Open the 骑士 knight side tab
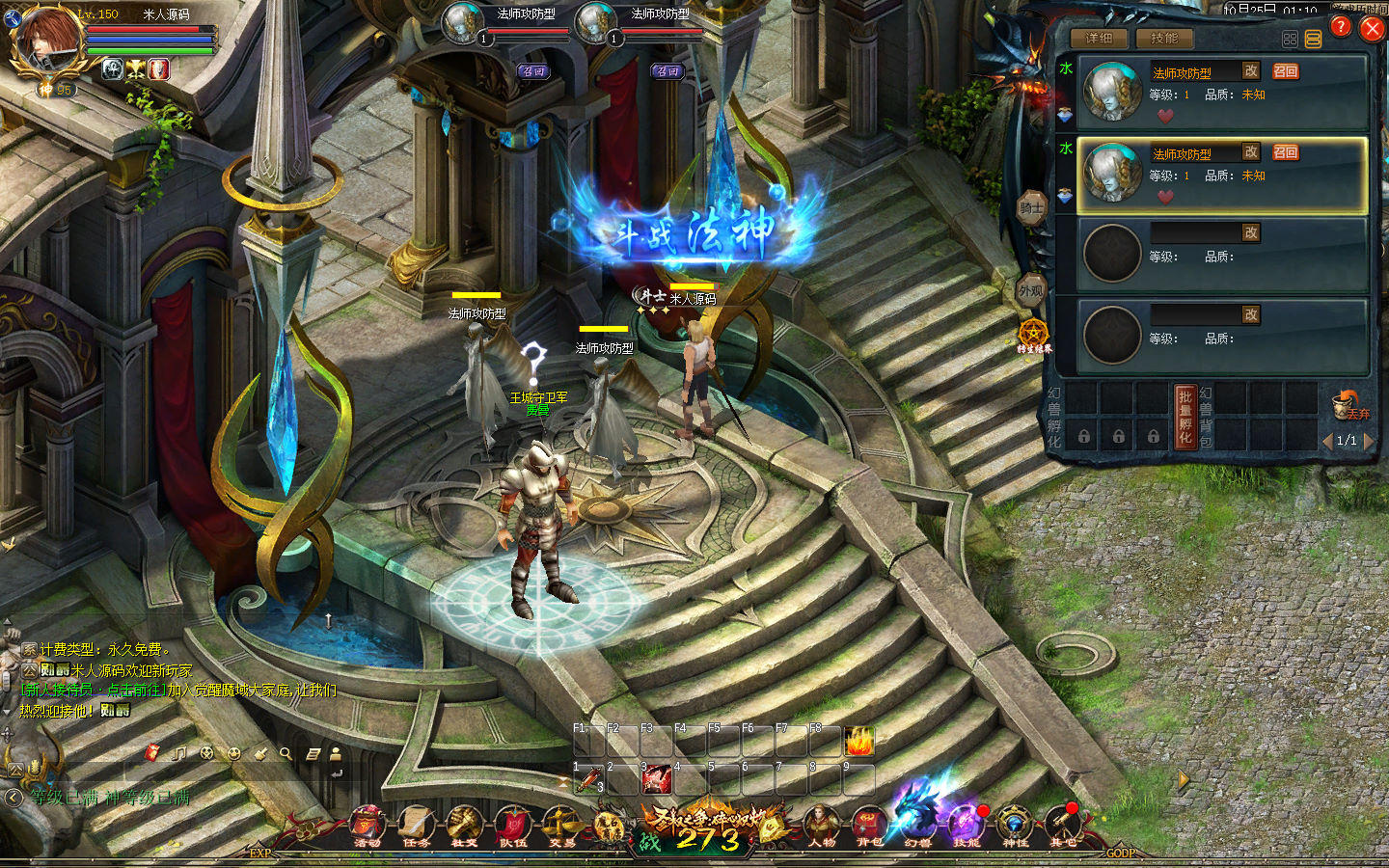This screenshot has height=868, width=1389. click(x=1031, y=208)
